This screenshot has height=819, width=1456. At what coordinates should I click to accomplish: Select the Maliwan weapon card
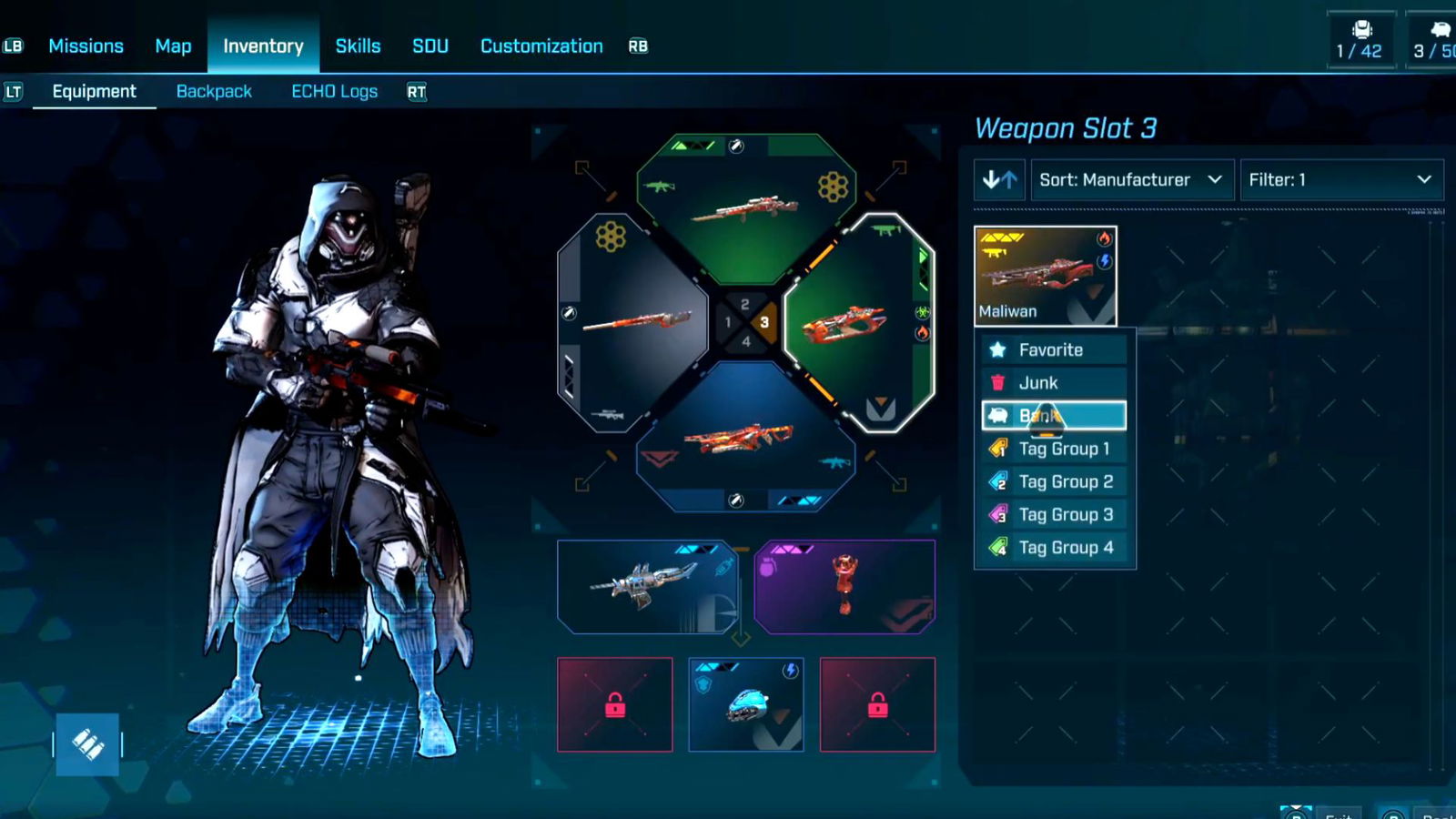coord(1046,276)
